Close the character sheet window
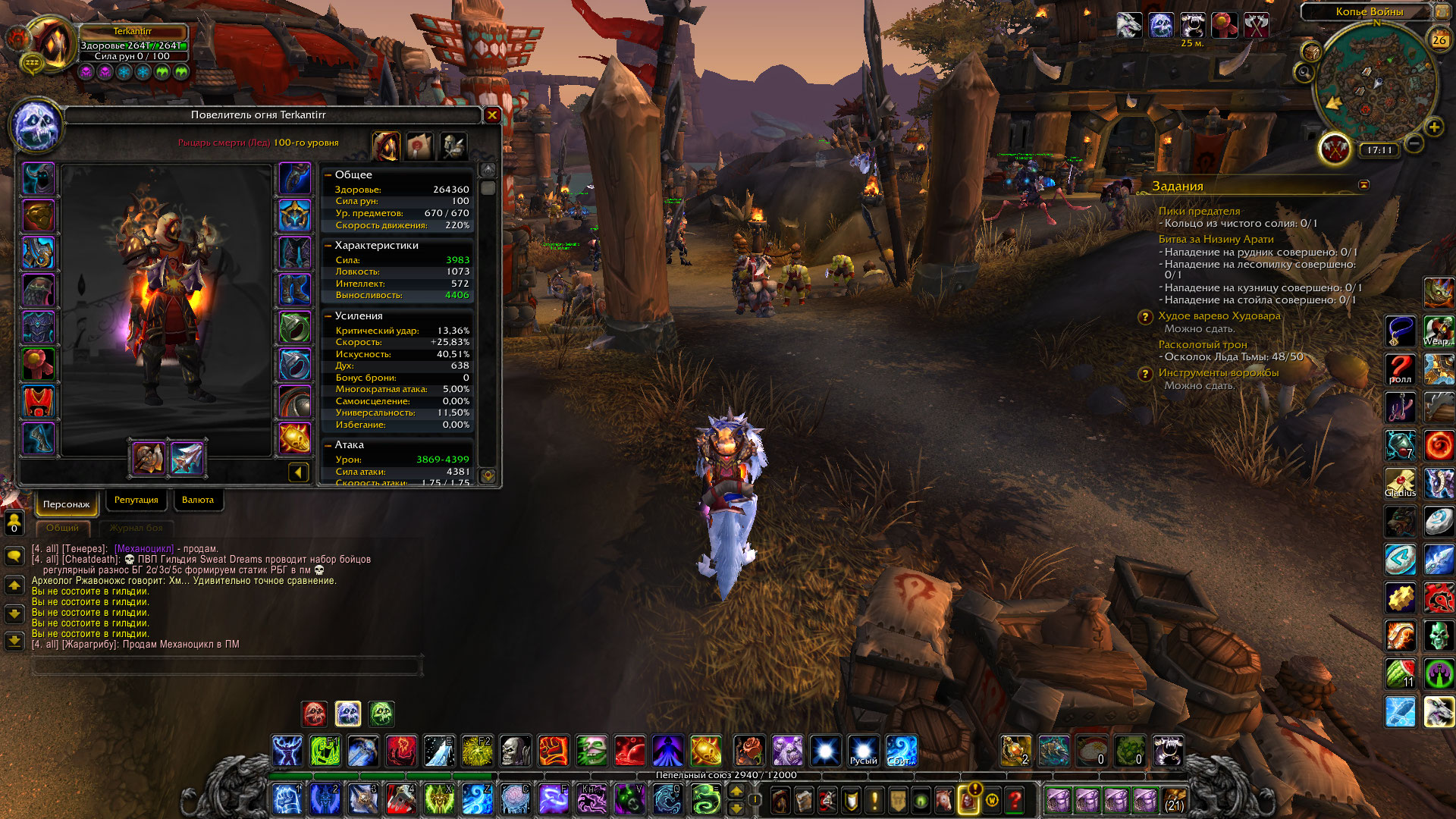The image size is (1456, 819). click(x=492, y=115)
